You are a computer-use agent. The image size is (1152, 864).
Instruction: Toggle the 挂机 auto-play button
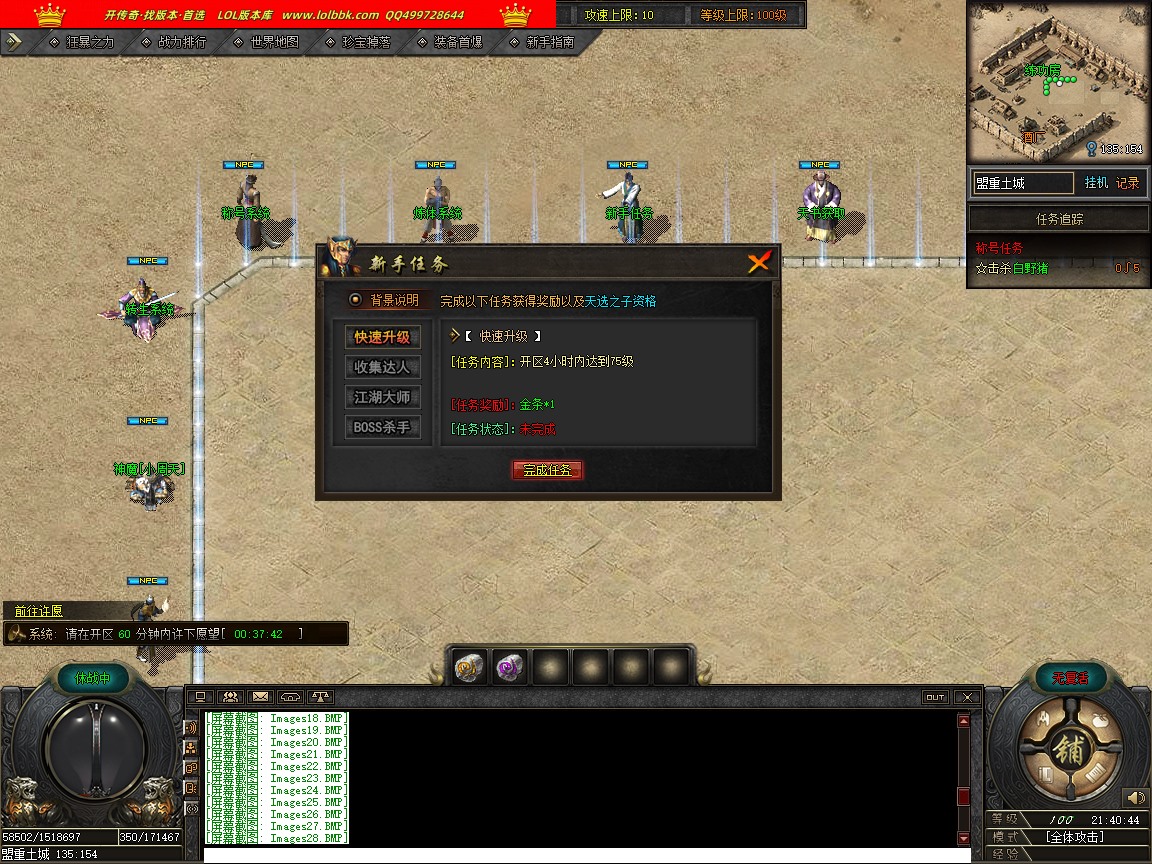[1096, 183]
